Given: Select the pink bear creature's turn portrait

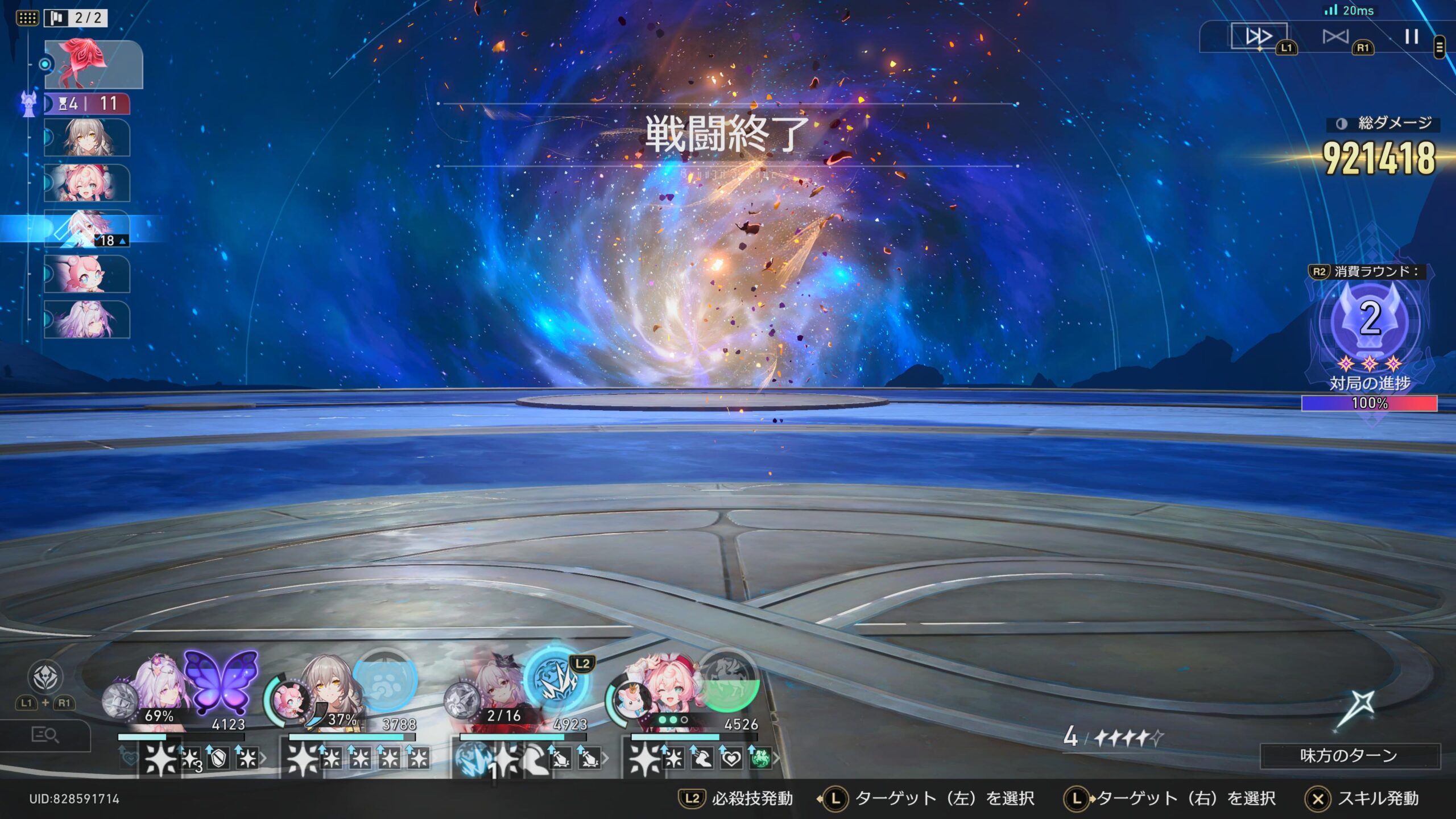Looking at the screenshot, I should [x=87, y=274].
